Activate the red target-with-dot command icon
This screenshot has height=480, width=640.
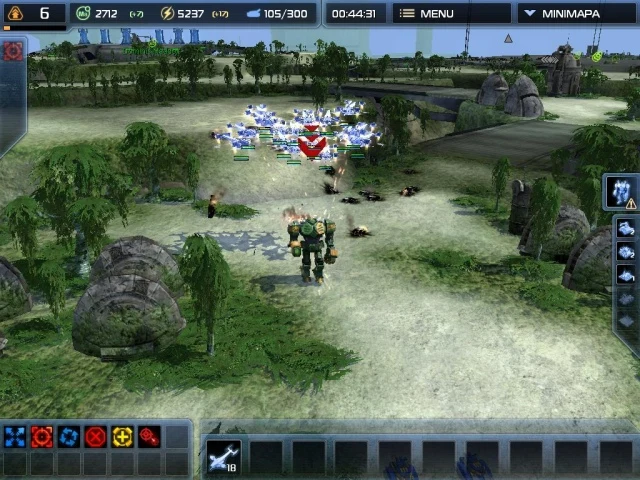point(150,437)
